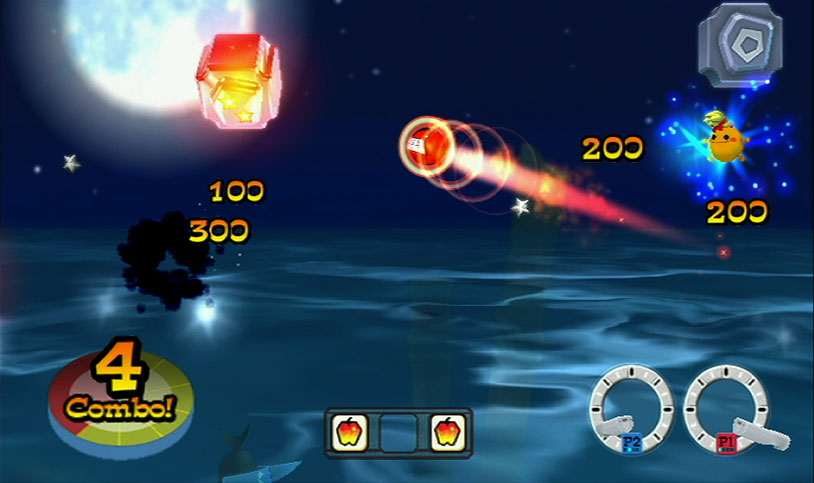Select the empty slot between the apples
The height and width of the screenshot is (483, 814).
pyautogui.click(x=399, y=432)
